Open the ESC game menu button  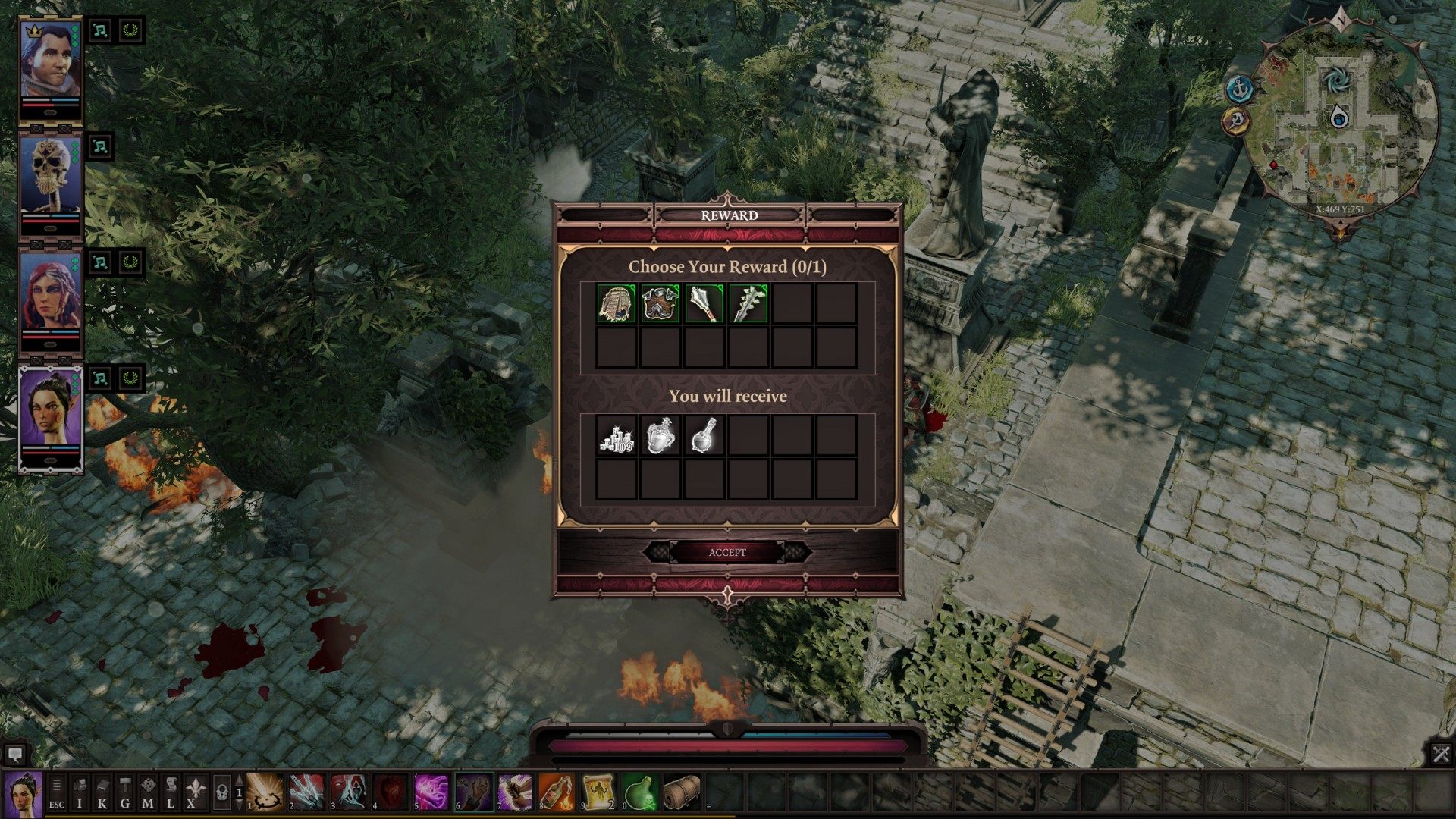click(57, 792)
